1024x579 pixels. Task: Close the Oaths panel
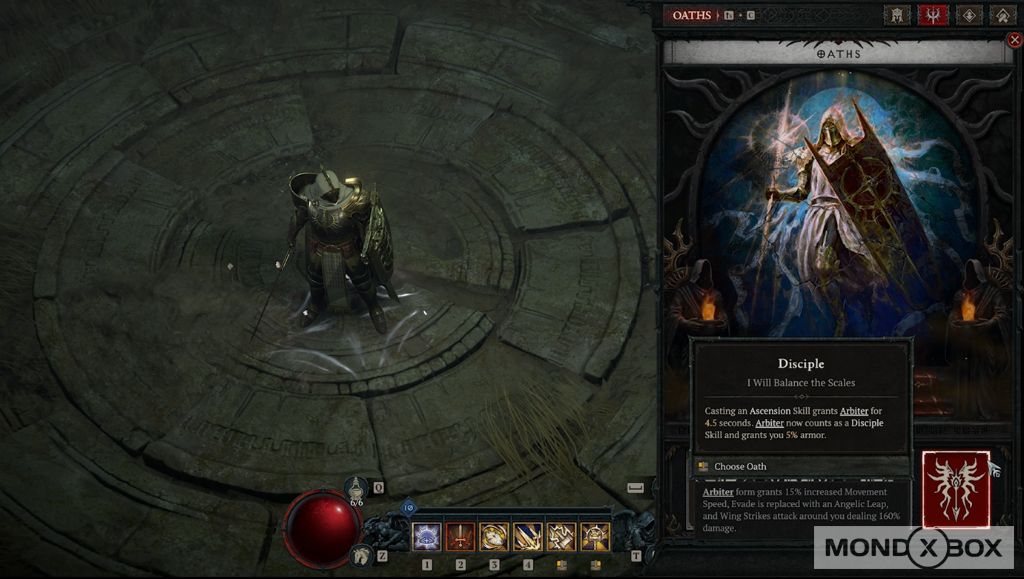pyautogui.click(x=1014, y=40)
